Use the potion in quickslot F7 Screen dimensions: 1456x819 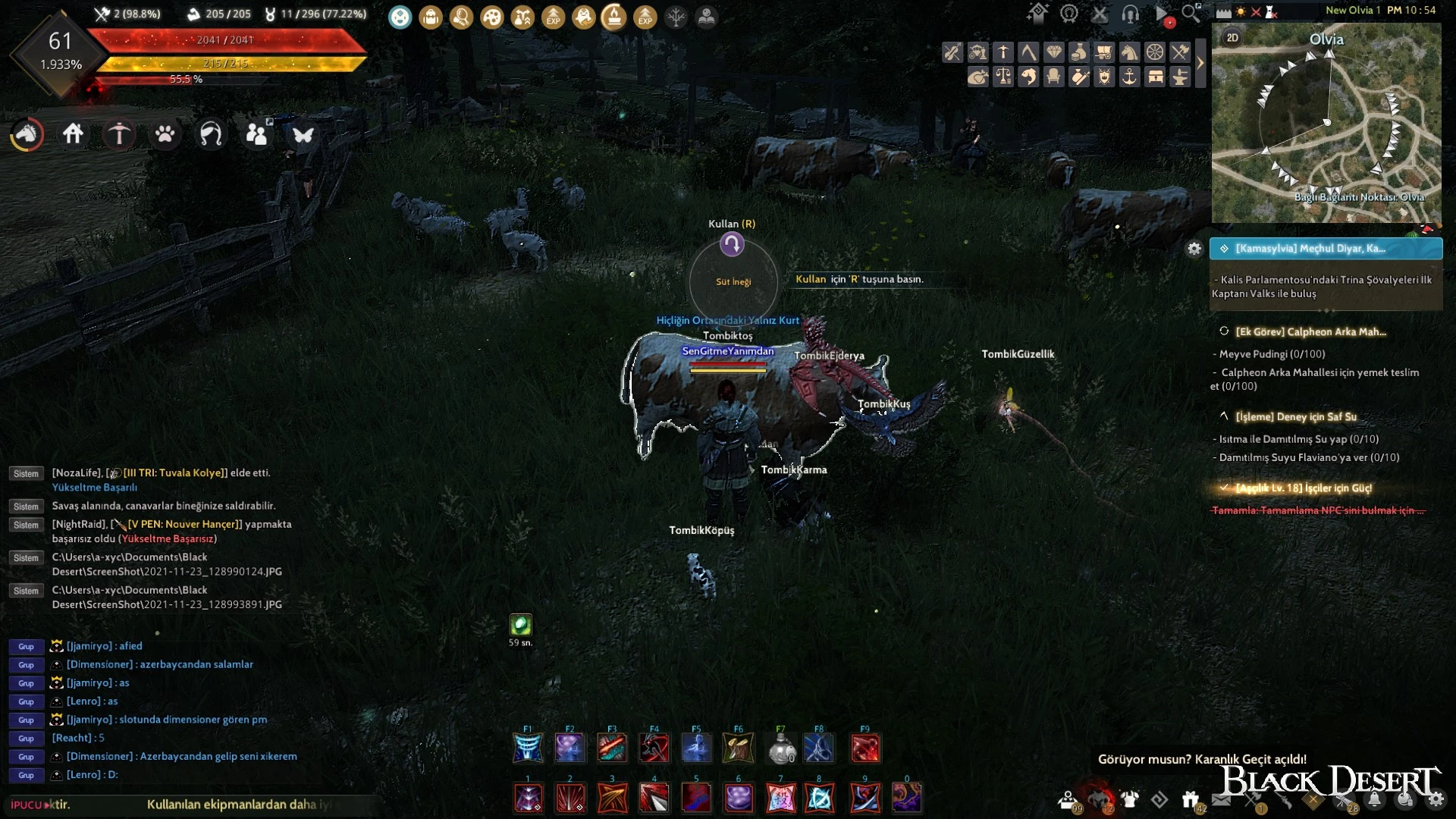tap(781, 748)
